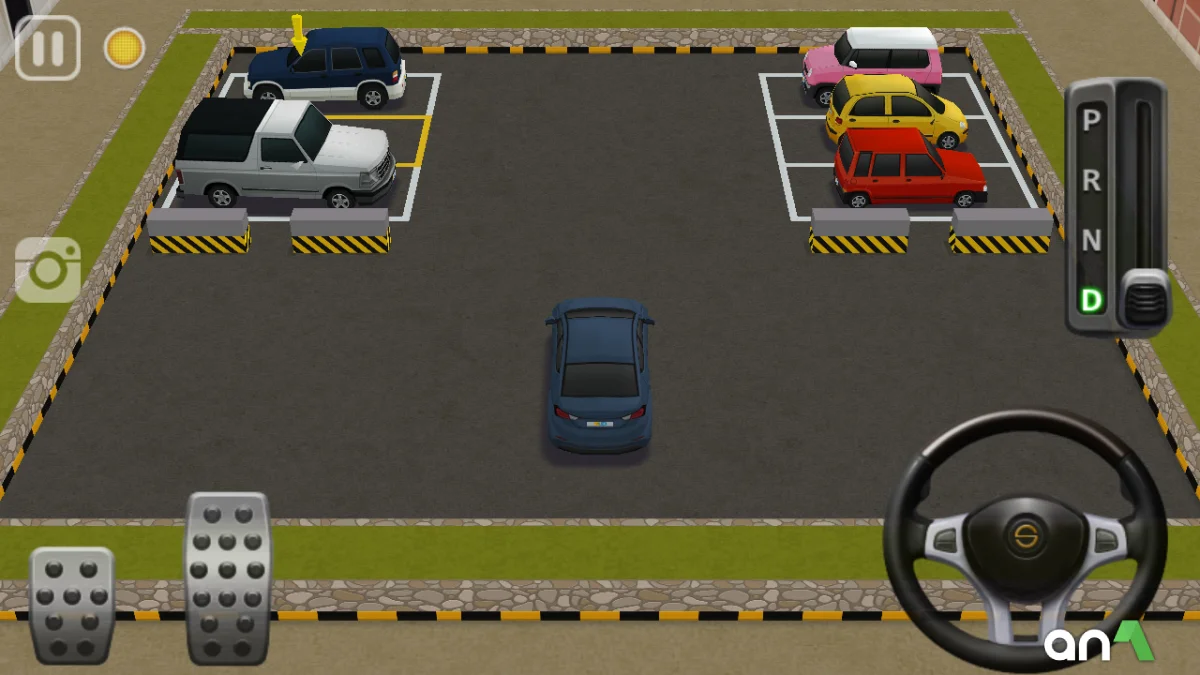Step on the brake pedal

point(71,603)
